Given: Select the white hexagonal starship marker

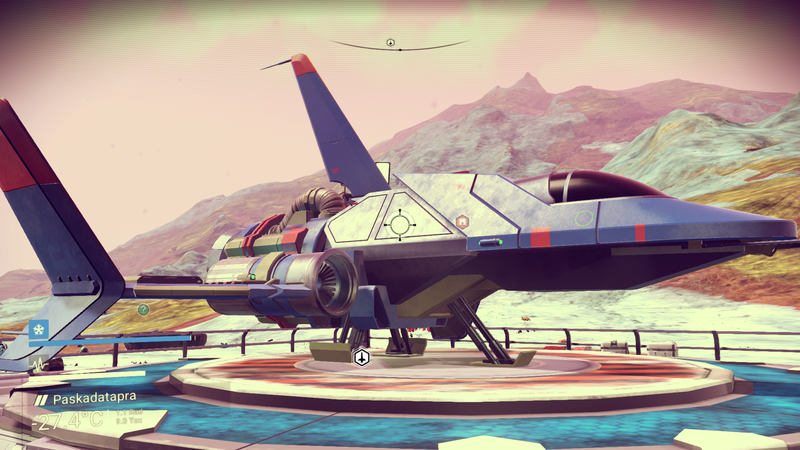Looking at the screenshot, I should (x=361, y=357).
